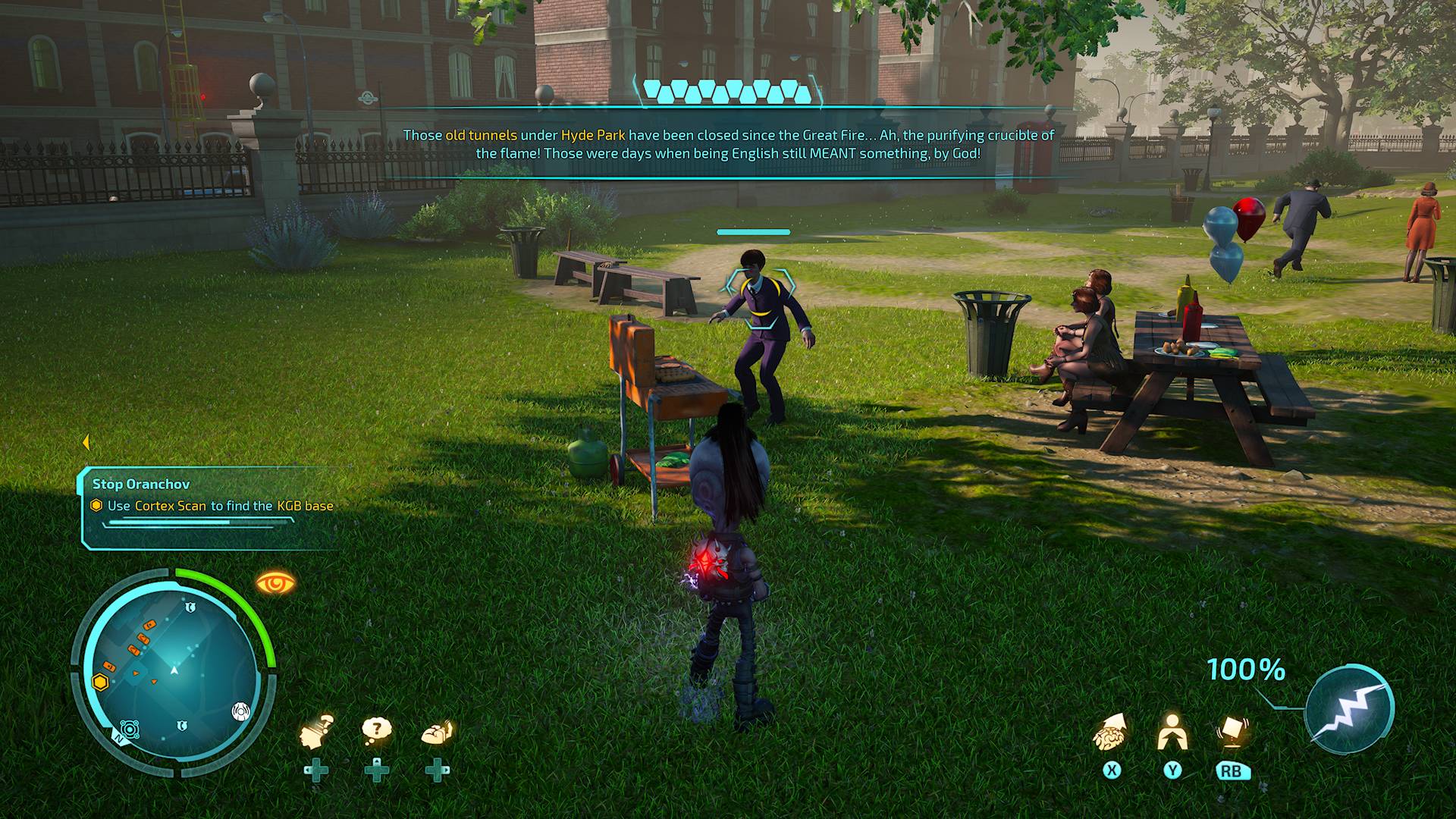This screenshot has width=1456, height=819.
Task: Activate the flexing arm ability icon
Action: click(x=437, y=733)
